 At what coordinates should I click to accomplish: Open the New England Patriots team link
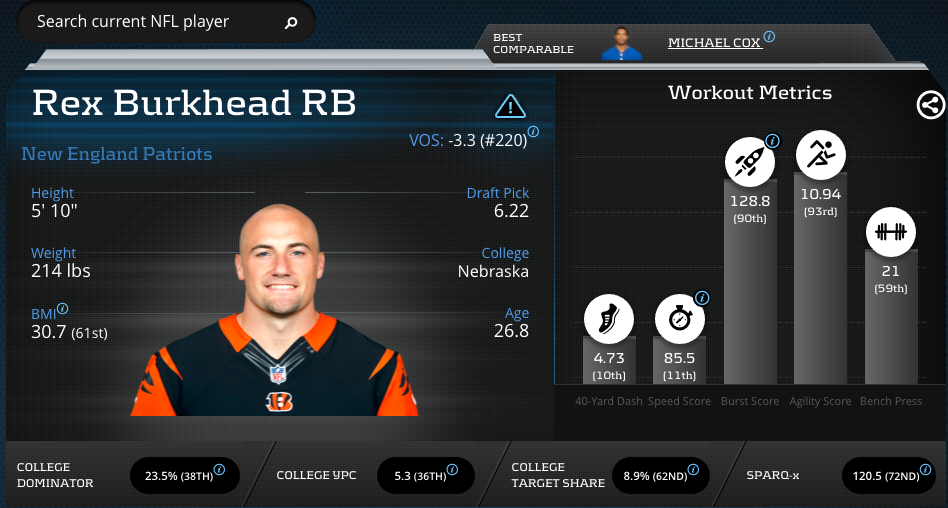pos(117,154)
